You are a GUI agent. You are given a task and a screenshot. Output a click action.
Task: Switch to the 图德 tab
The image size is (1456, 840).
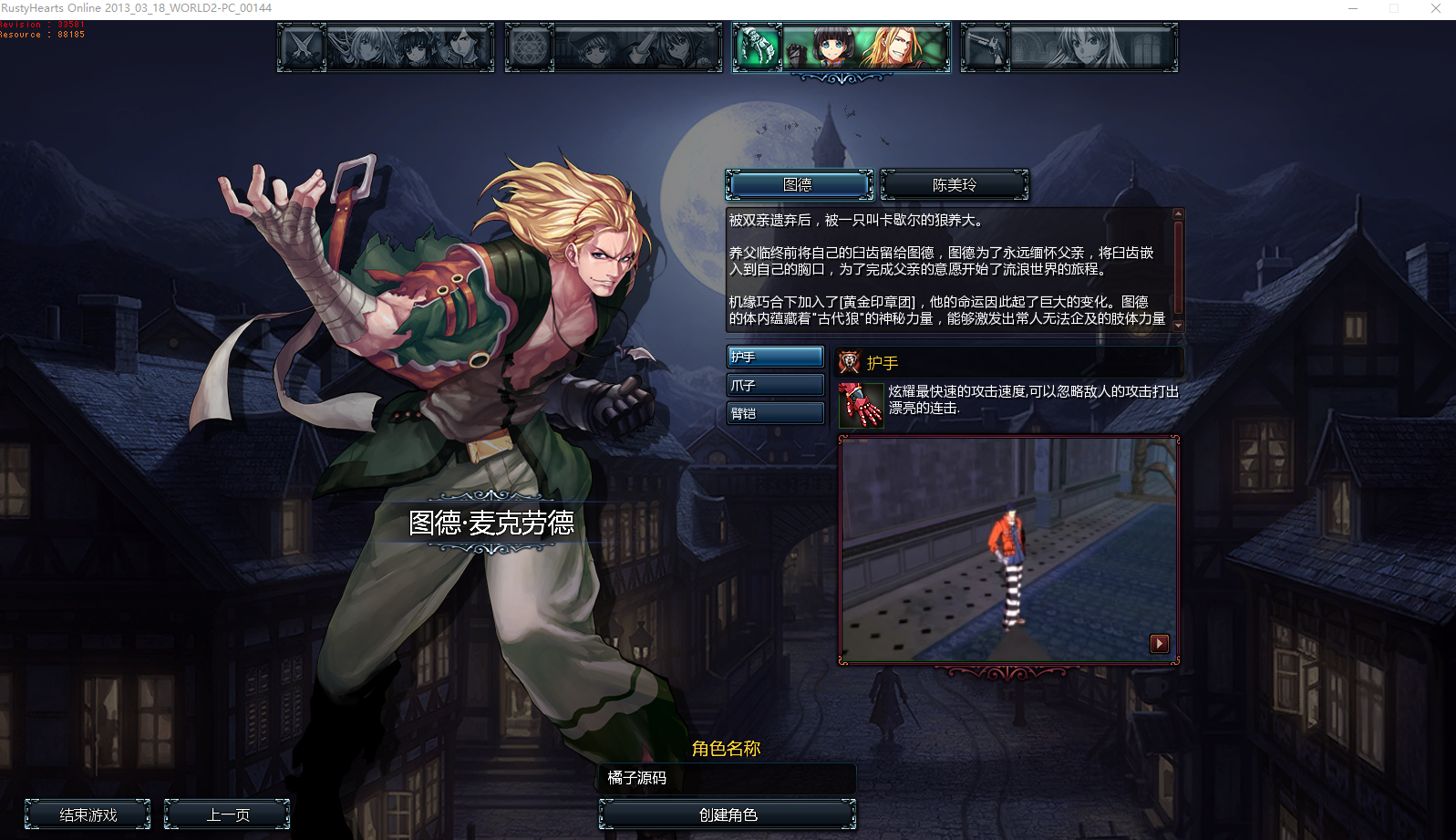[799, 184]
